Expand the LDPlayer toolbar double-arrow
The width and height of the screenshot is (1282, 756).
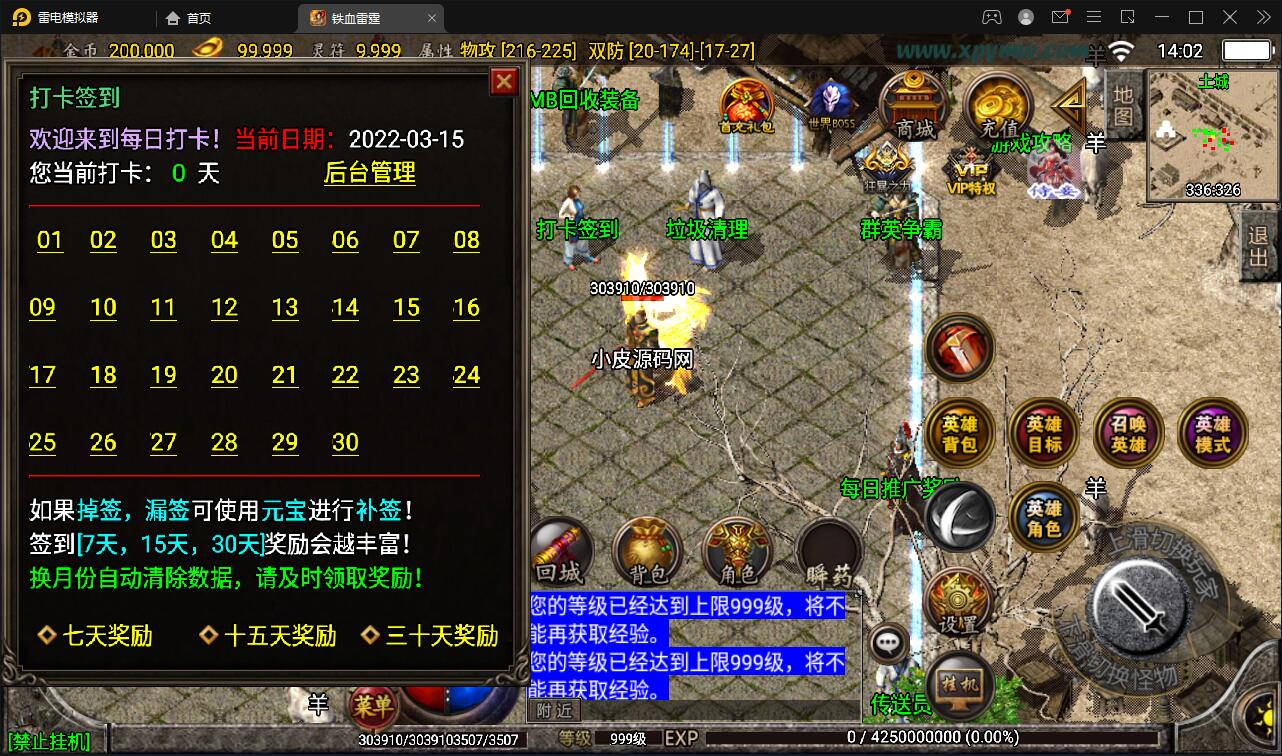1261,17
